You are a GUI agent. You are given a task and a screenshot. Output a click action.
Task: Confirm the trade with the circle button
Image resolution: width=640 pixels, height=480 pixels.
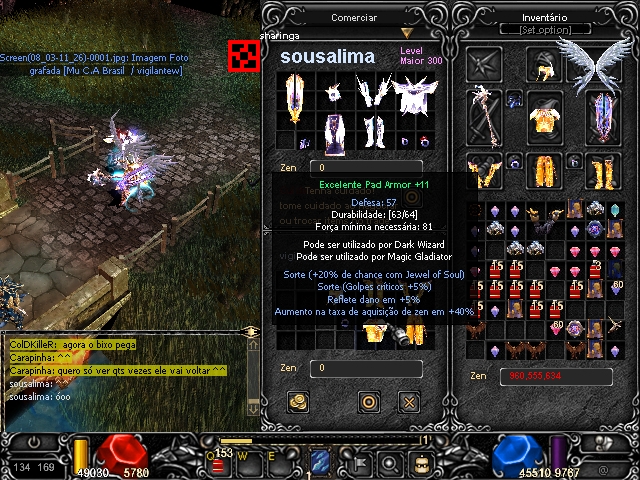coord(369,402)
